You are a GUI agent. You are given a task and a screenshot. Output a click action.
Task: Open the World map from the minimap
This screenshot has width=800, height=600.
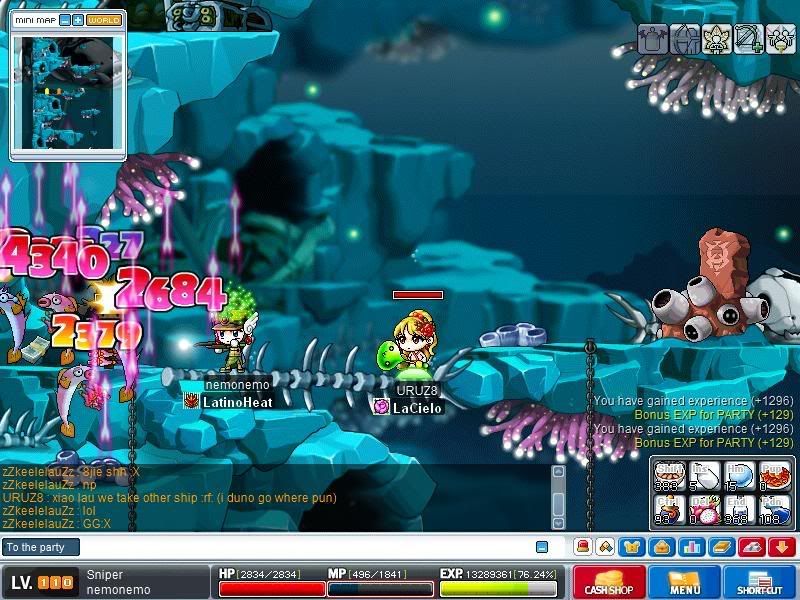click(103, 20)
